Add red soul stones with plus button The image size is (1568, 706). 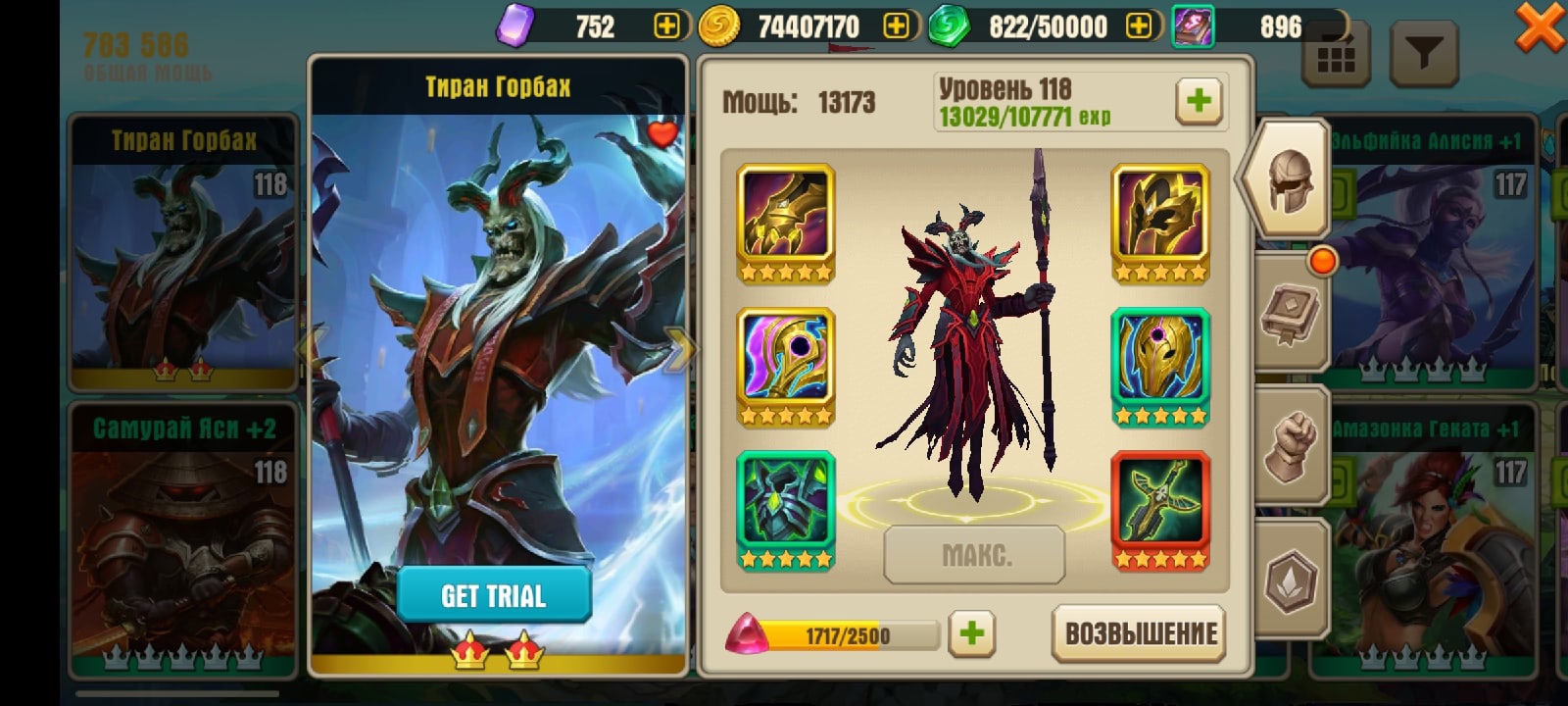pos(971,633)
